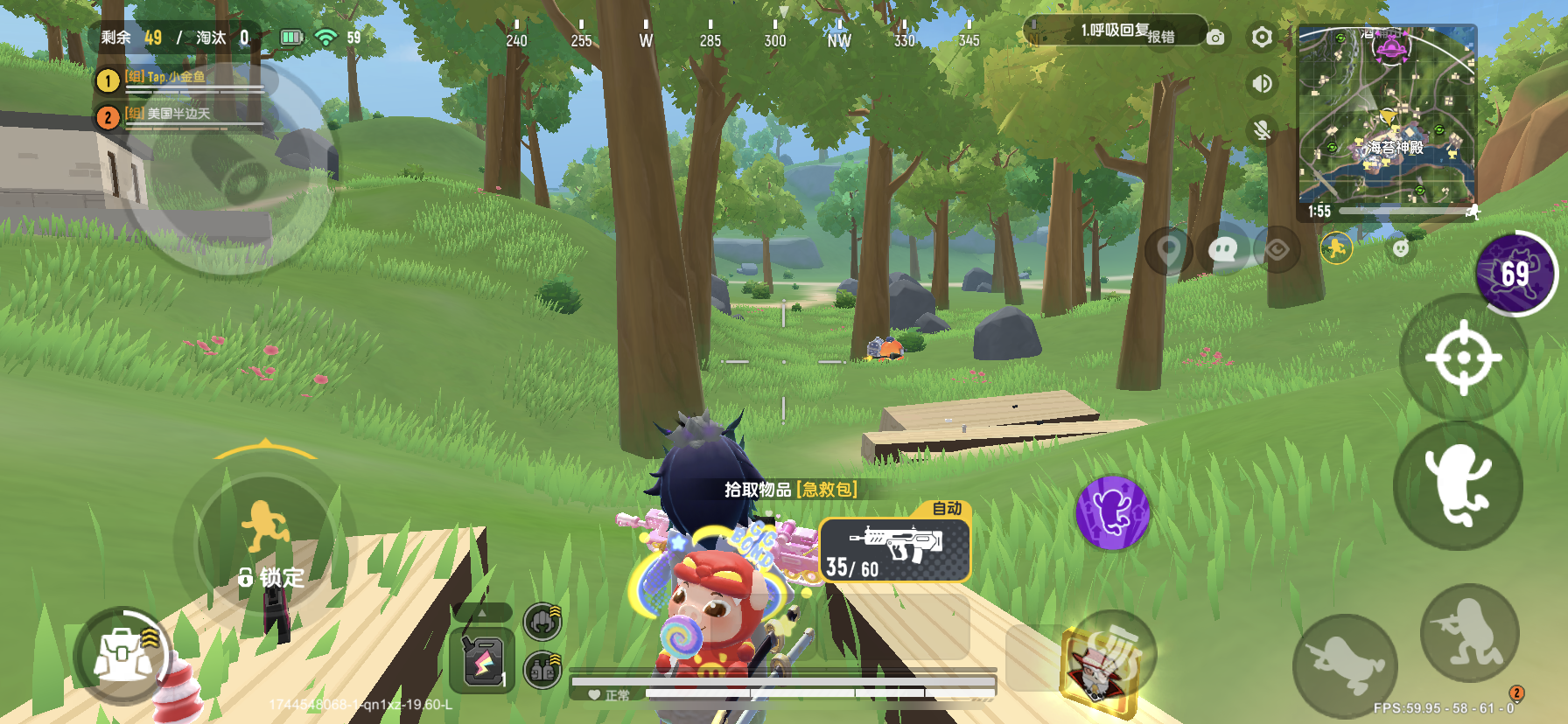Tap the 锁定 sprint lock button

(x=271, y=577)
